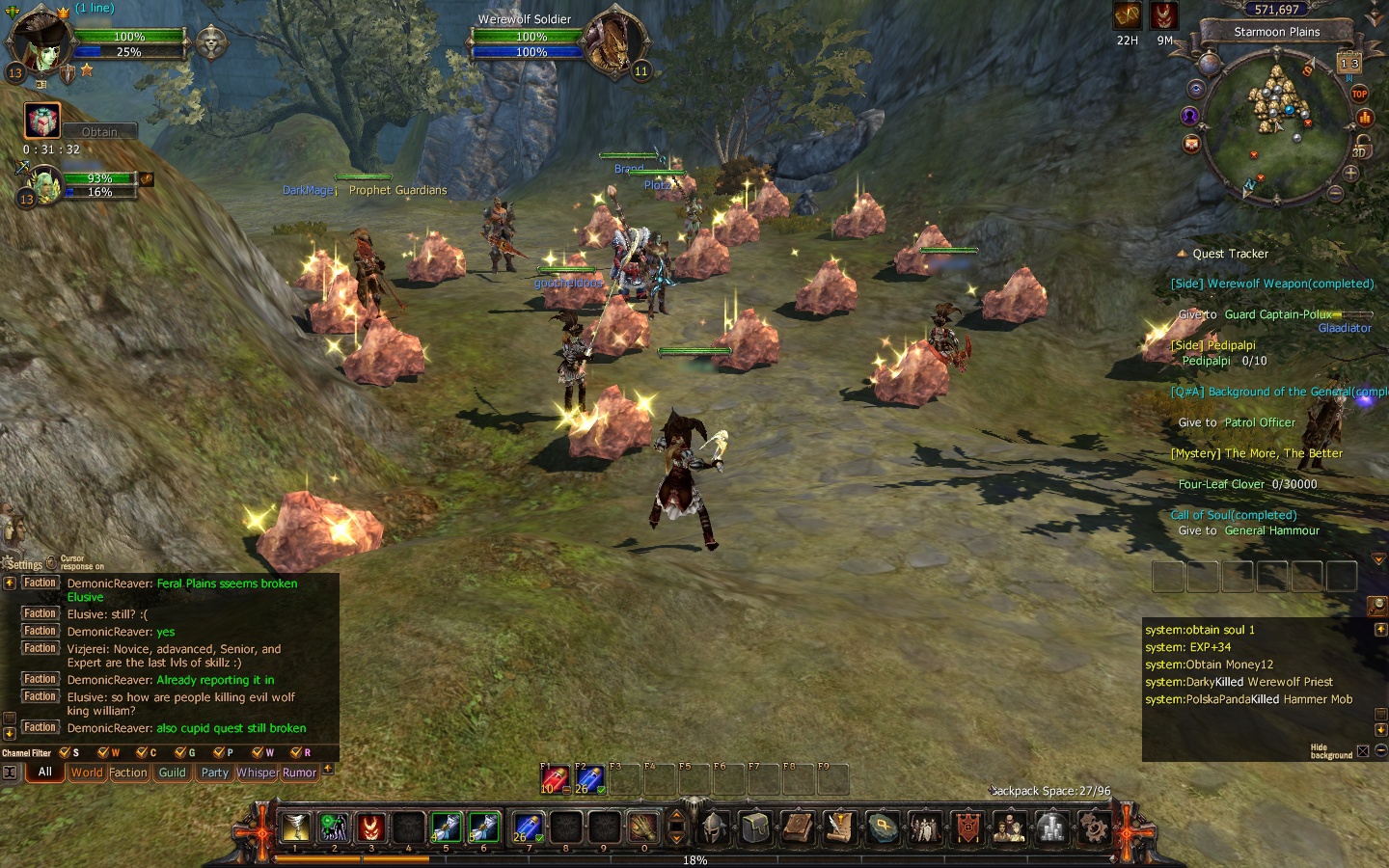1389x868 pixels.
Task: Switch to the Guild chat tab
Action: point(173,773)
